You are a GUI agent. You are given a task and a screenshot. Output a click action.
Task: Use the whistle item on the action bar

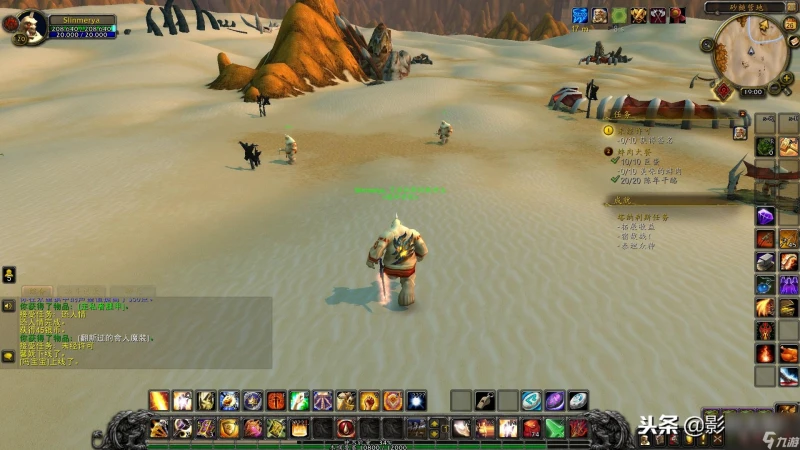(x=484, y=401)
